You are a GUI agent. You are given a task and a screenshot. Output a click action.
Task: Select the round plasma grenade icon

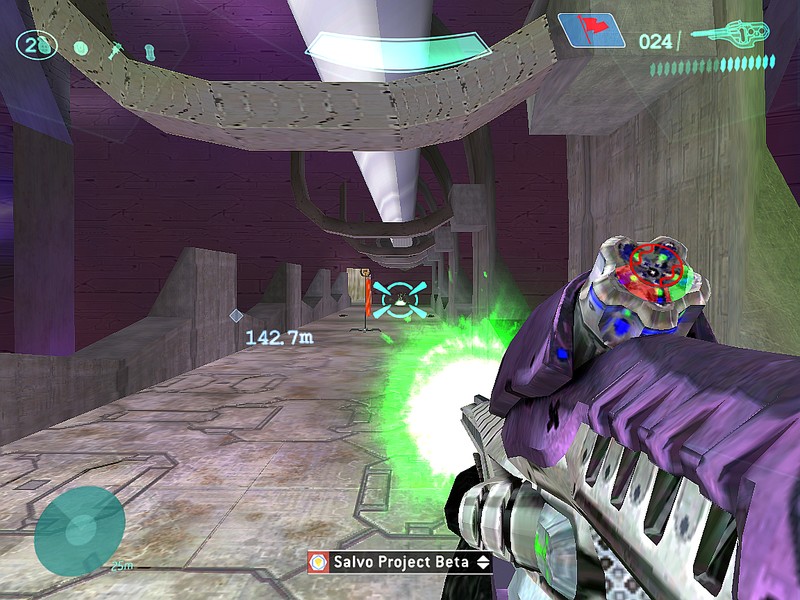(x=81, y=47)
